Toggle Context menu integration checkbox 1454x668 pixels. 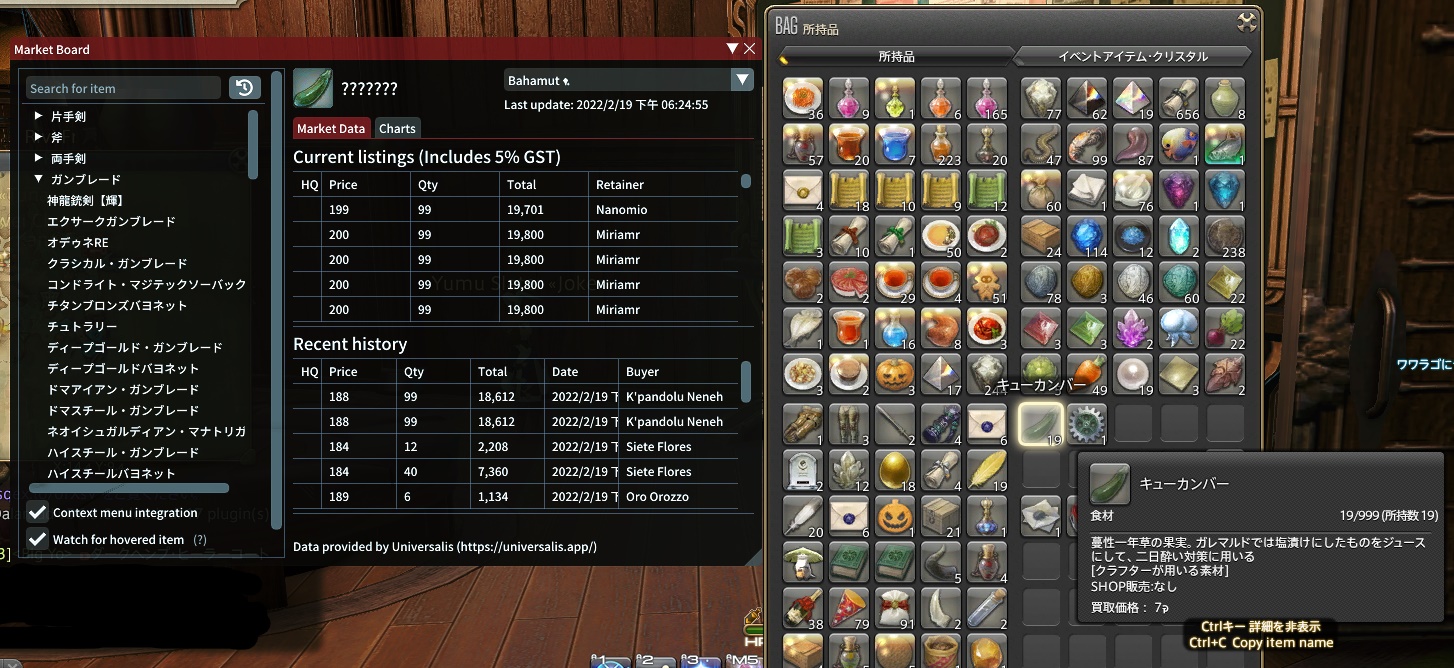coord(38,512)
